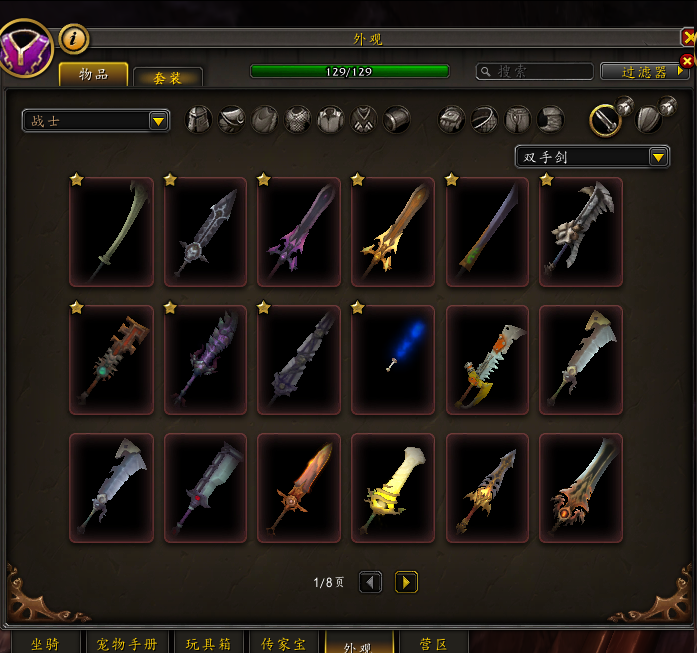Go to the previous appearance page

coord(370,582)
